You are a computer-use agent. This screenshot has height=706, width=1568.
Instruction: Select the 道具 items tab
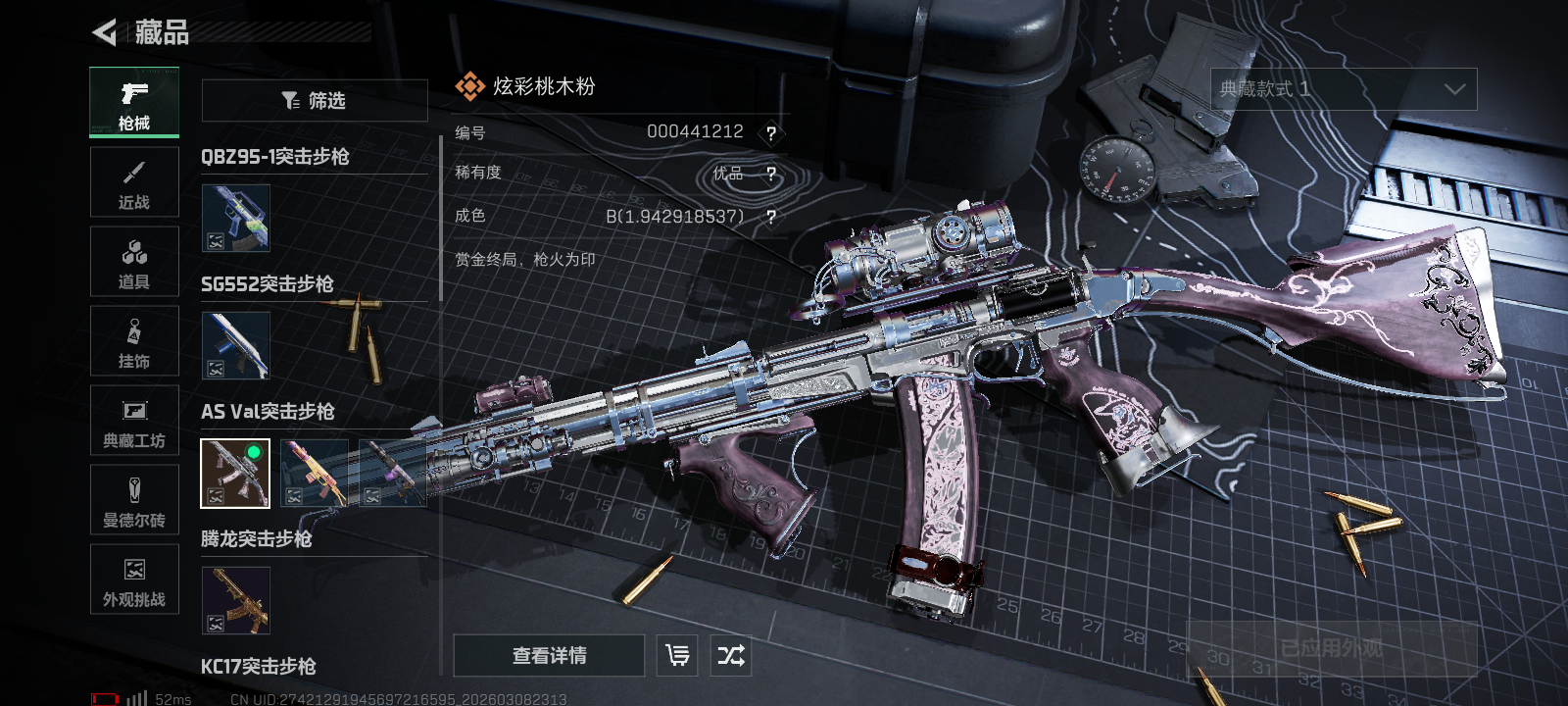tap(134, 262)
